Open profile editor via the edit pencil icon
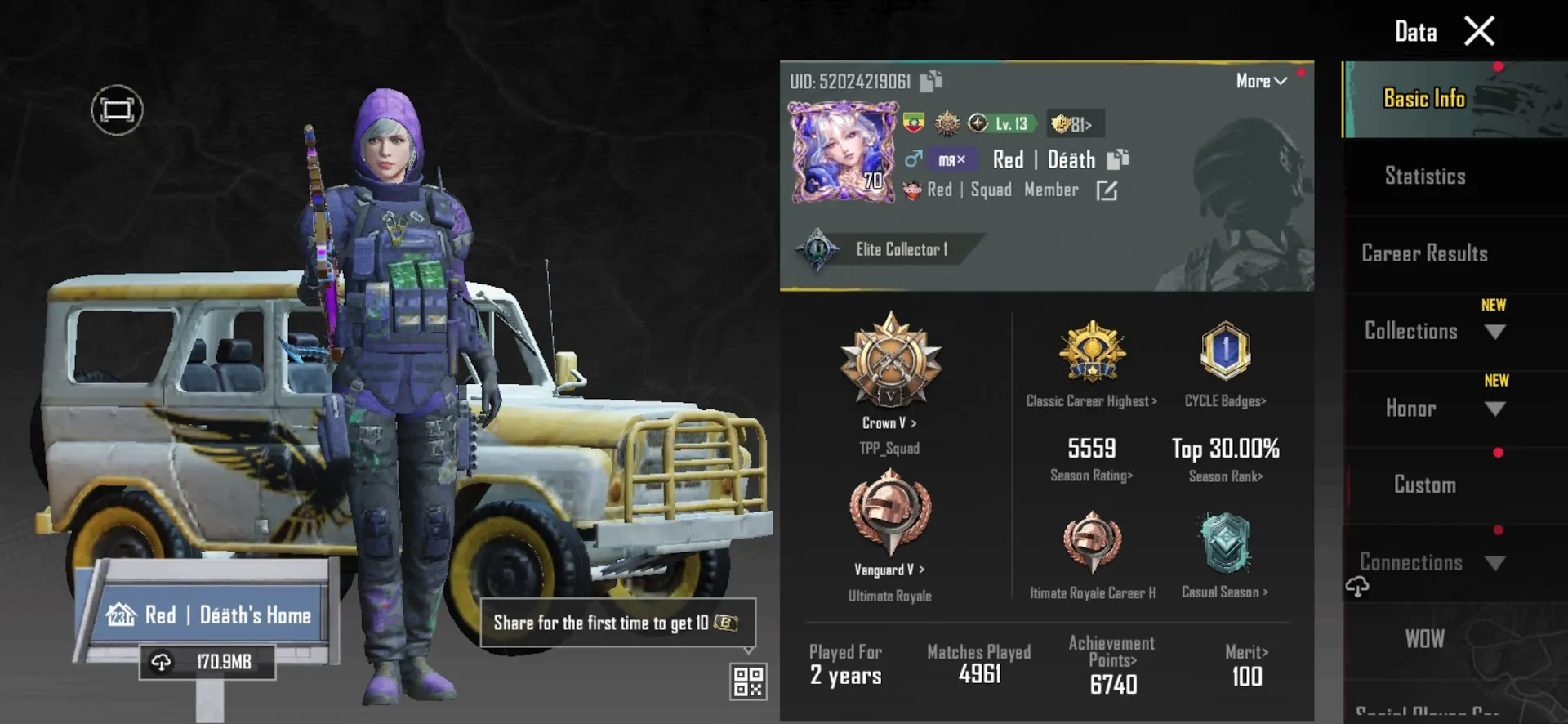 pos(1107,190)
